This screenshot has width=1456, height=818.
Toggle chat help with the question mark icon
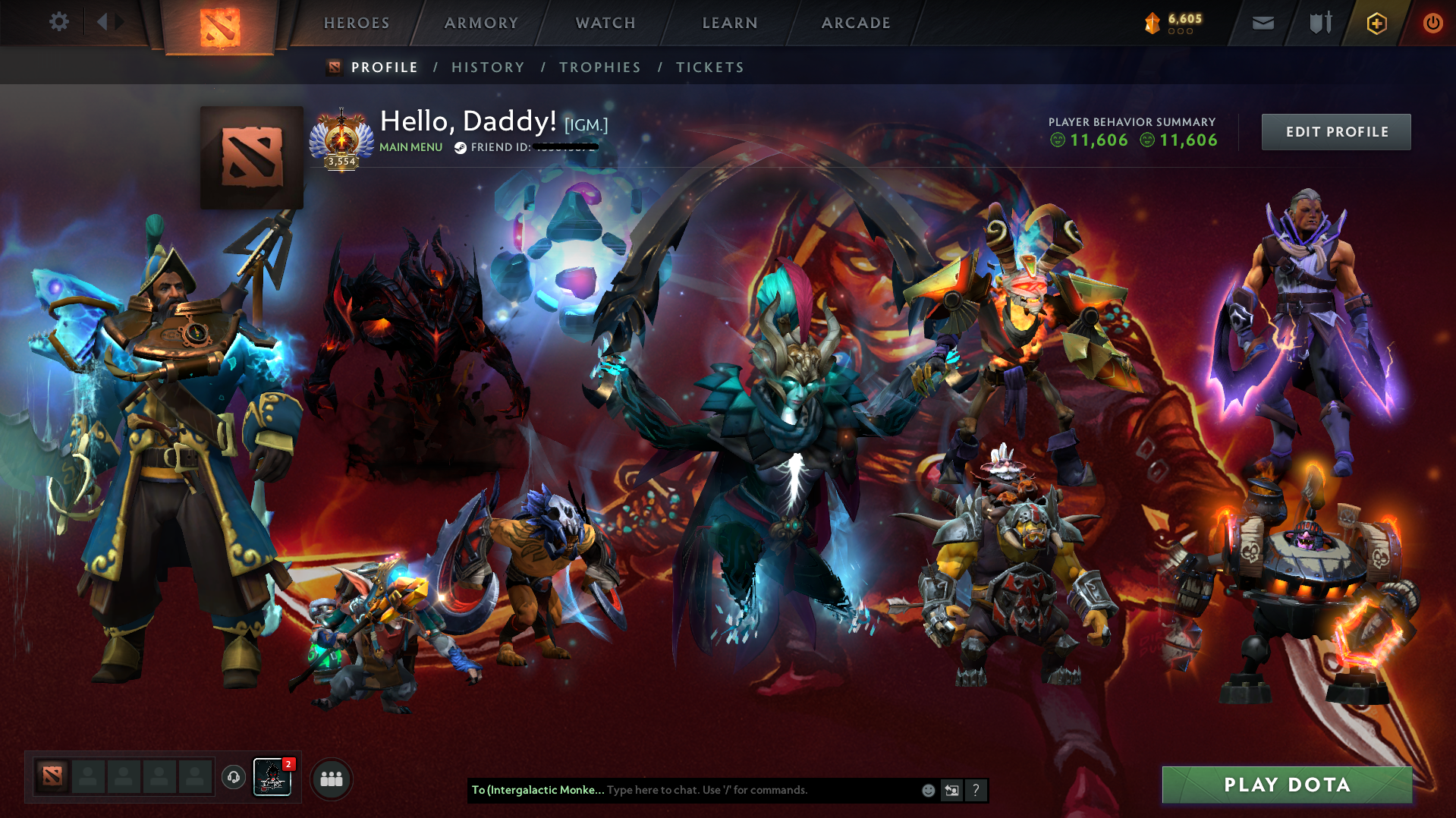(x=976, y=790)
